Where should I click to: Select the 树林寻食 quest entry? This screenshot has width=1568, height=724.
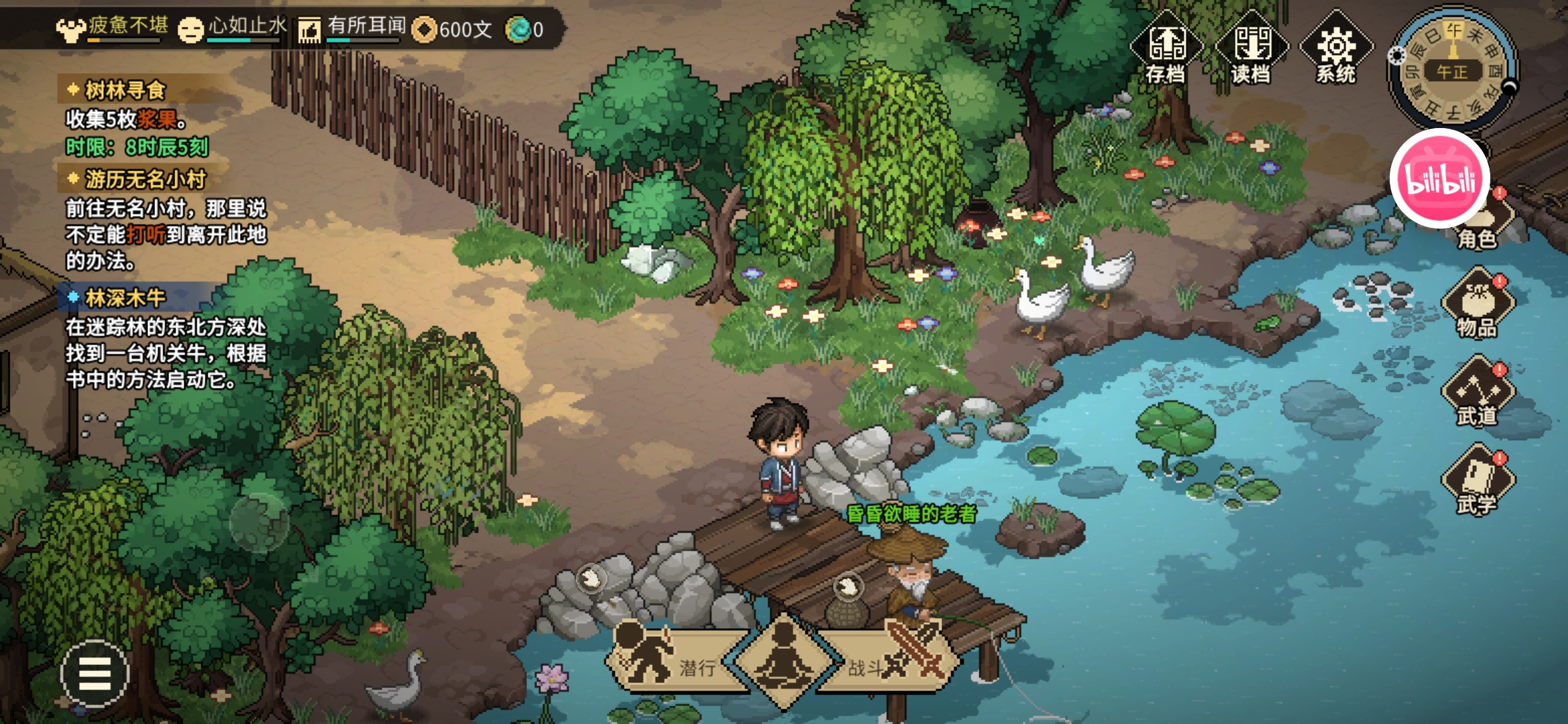[125, 90]
